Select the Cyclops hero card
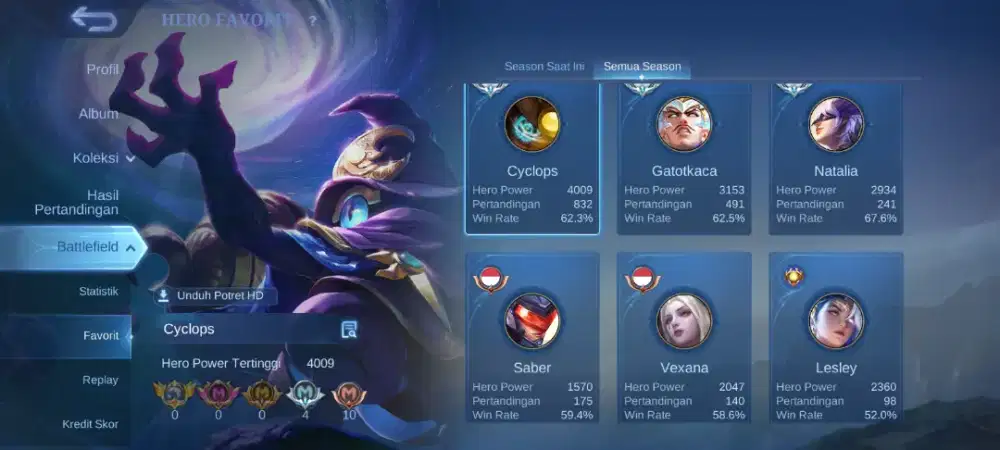Screen dimensions: 1000x450 (x=532, y=158)
